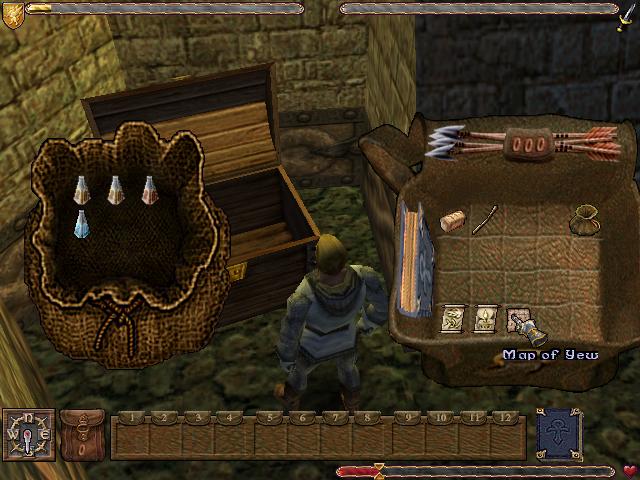Open the leather backpack icon
This screenshot has width=640, height=480.
tap(82, 434)
